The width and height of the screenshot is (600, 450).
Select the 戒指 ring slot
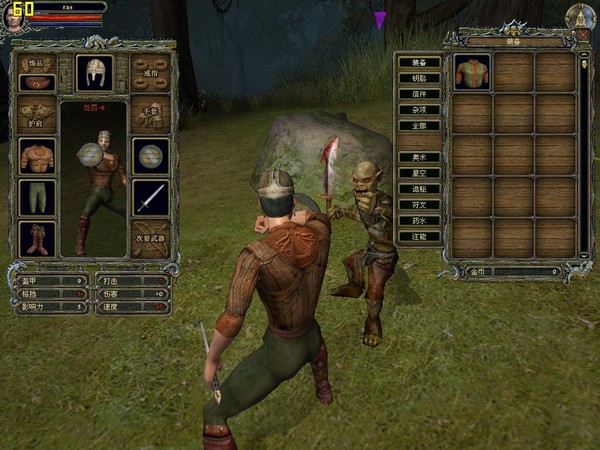(x=150, y=73)
